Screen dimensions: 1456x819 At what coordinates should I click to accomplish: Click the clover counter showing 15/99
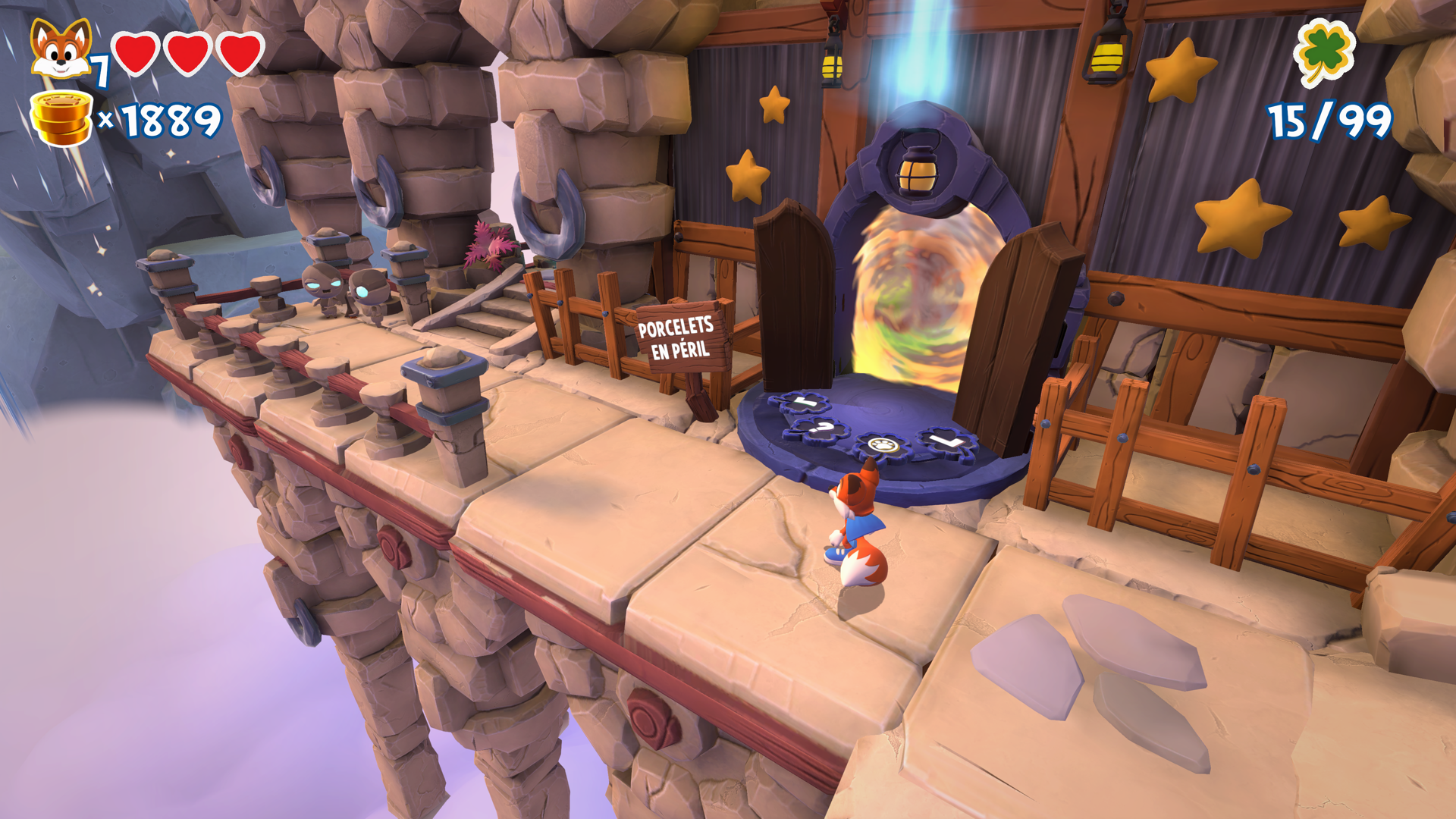[x=1329, y=120]
